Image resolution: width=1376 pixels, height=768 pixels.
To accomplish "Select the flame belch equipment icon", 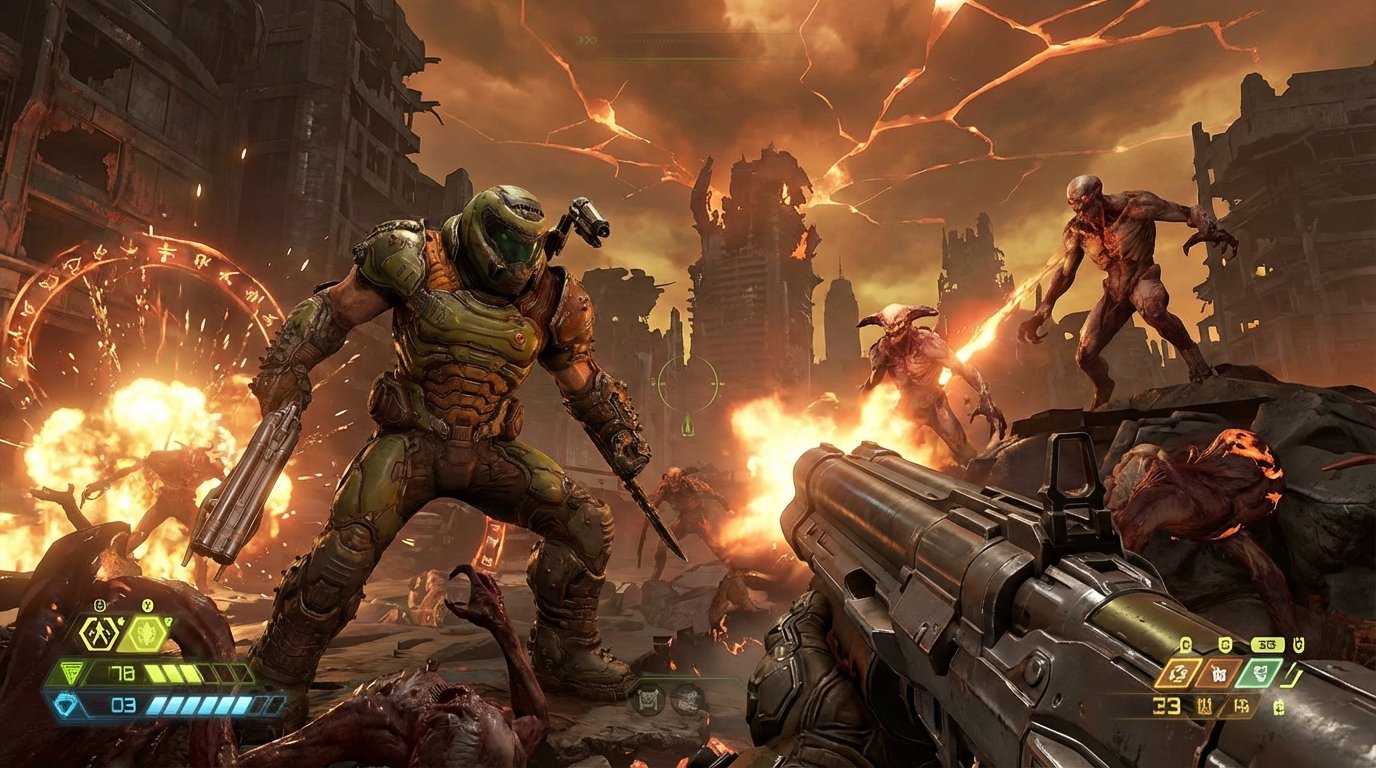I will pyautogui.click(x=146, y=634).
